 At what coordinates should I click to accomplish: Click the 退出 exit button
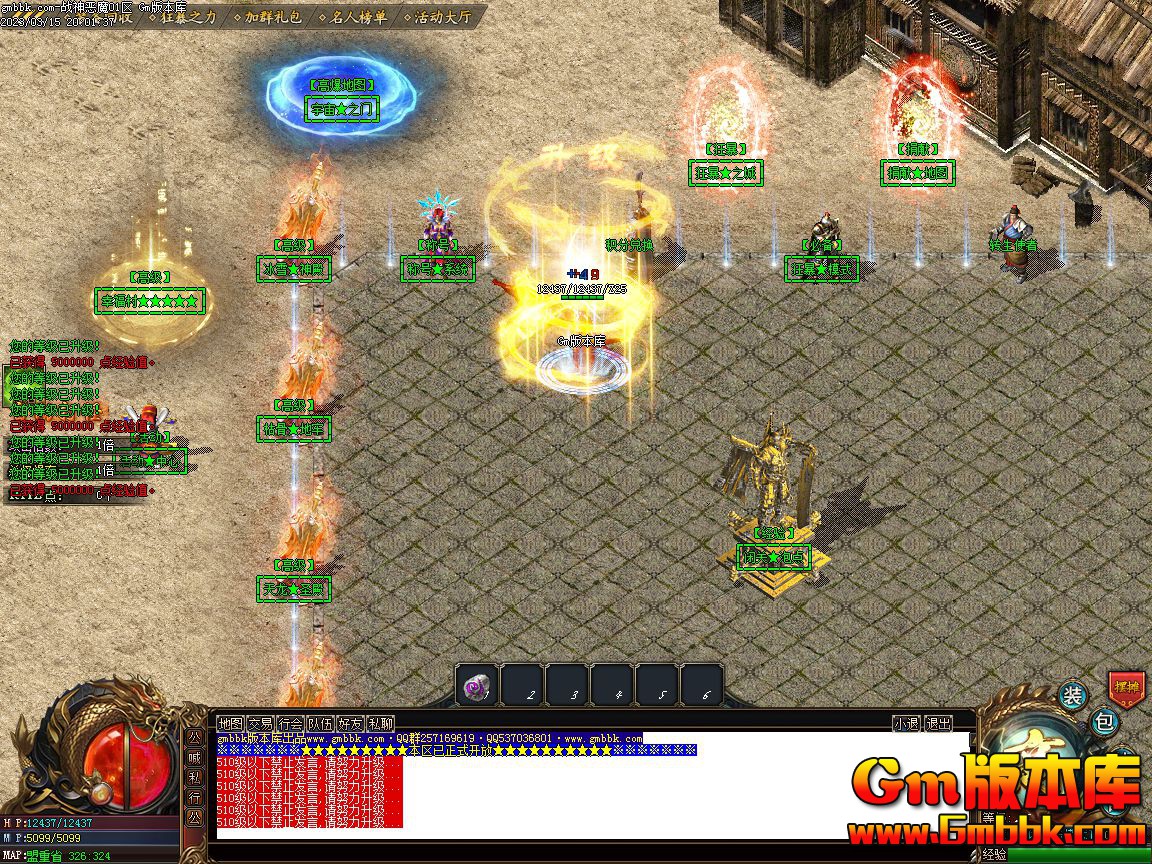[938, 723]
